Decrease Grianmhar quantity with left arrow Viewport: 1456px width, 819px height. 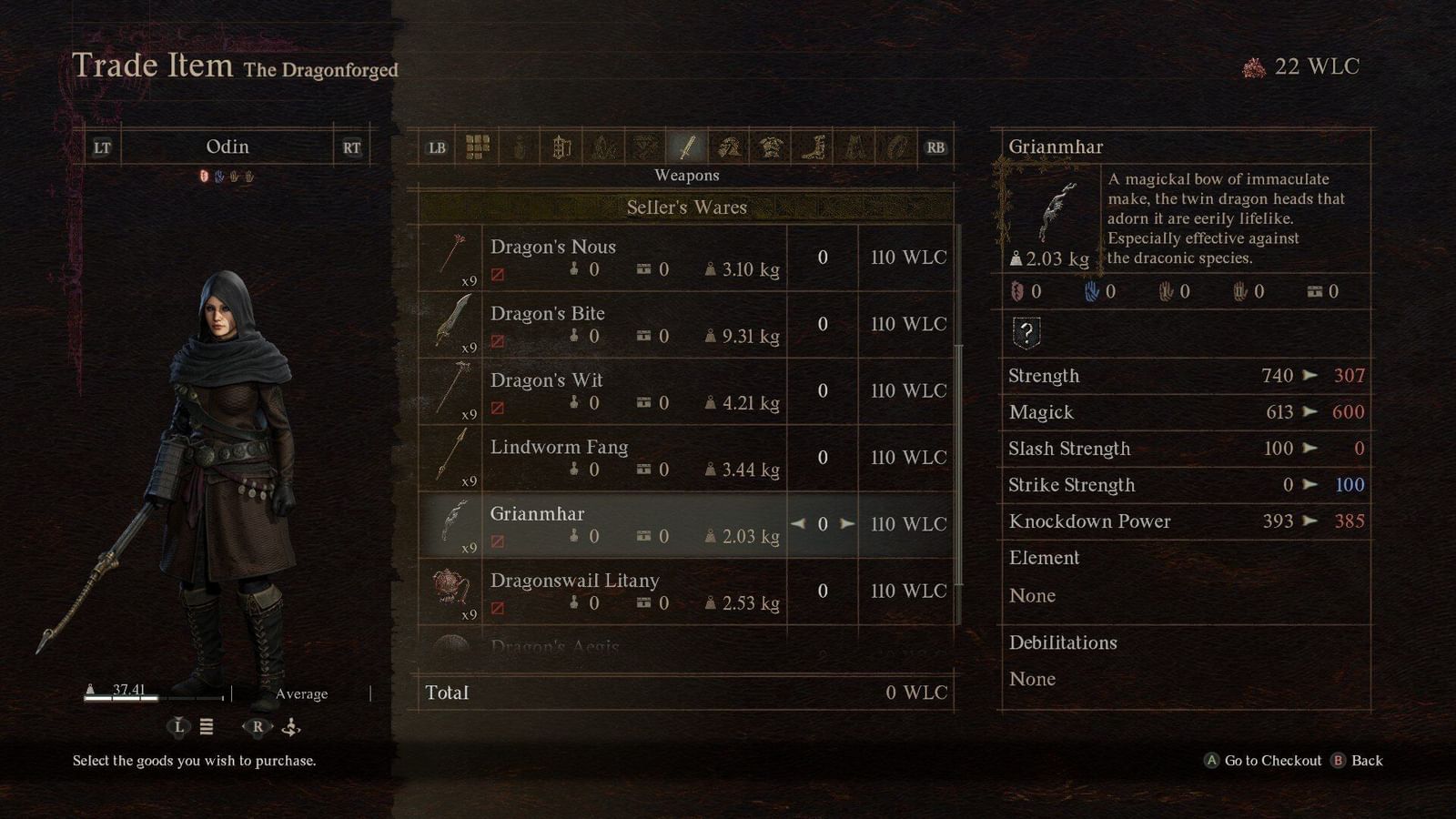point(798,523)
